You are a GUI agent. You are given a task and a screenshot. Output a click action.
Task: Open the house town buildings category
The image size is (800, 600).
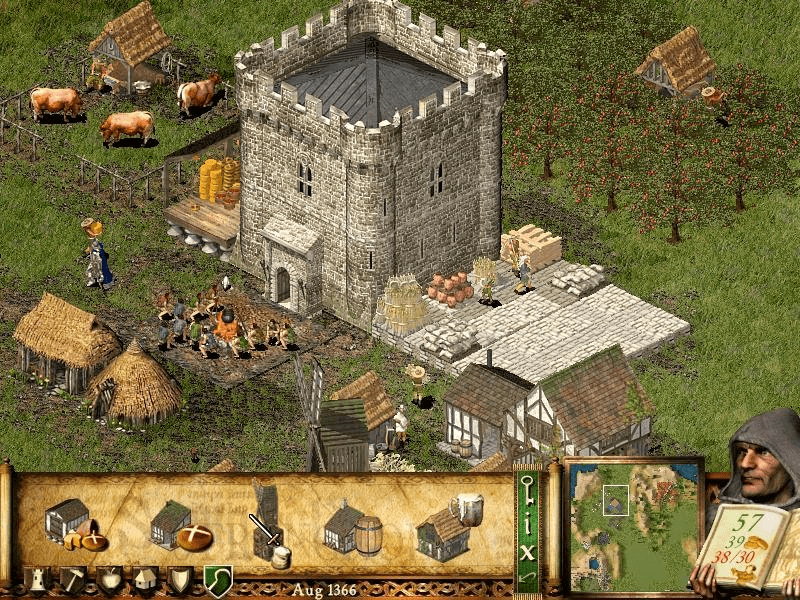point(145,579)
